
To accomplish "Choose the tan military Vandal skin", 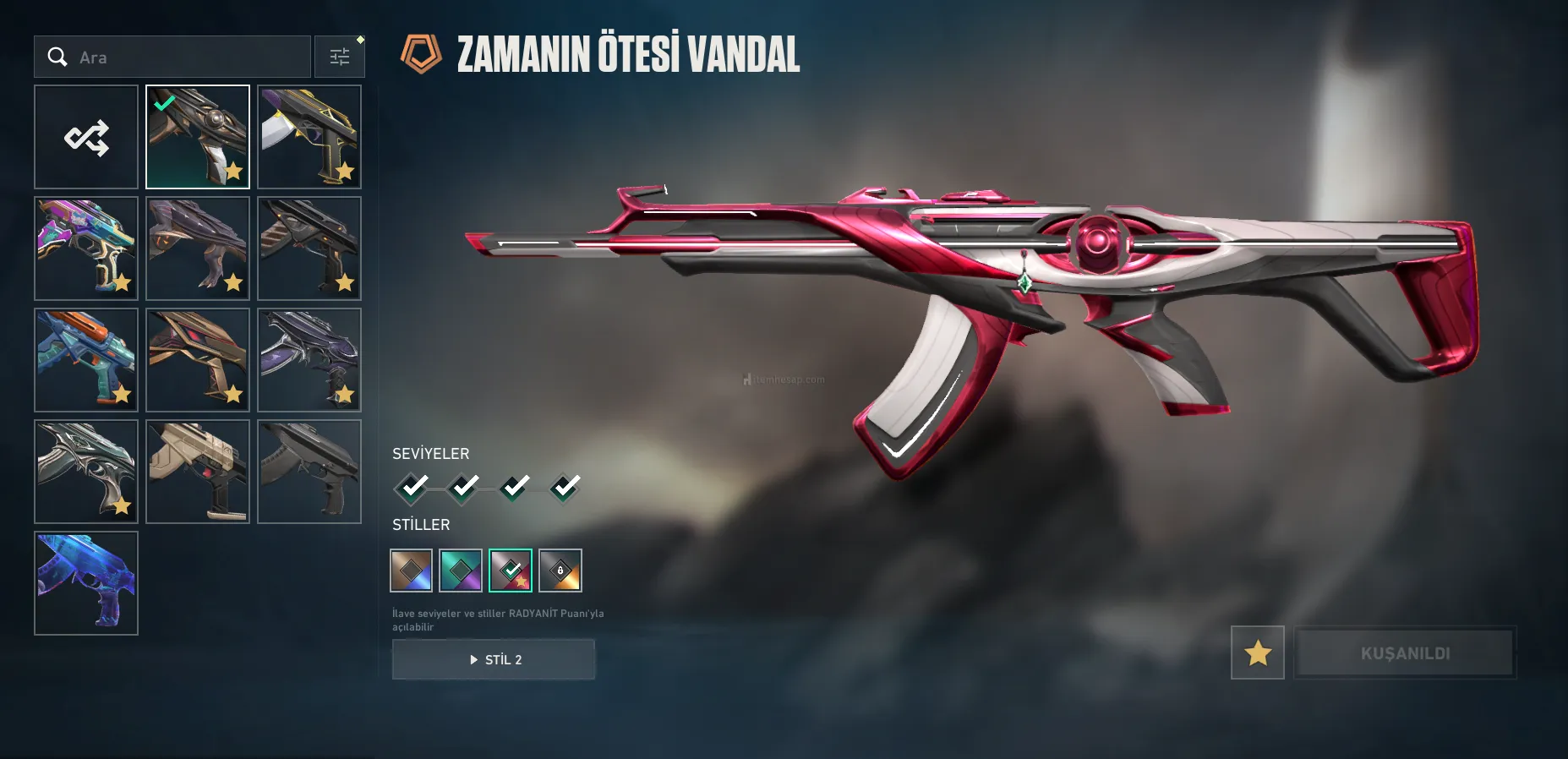I will (x=198, y=472).
